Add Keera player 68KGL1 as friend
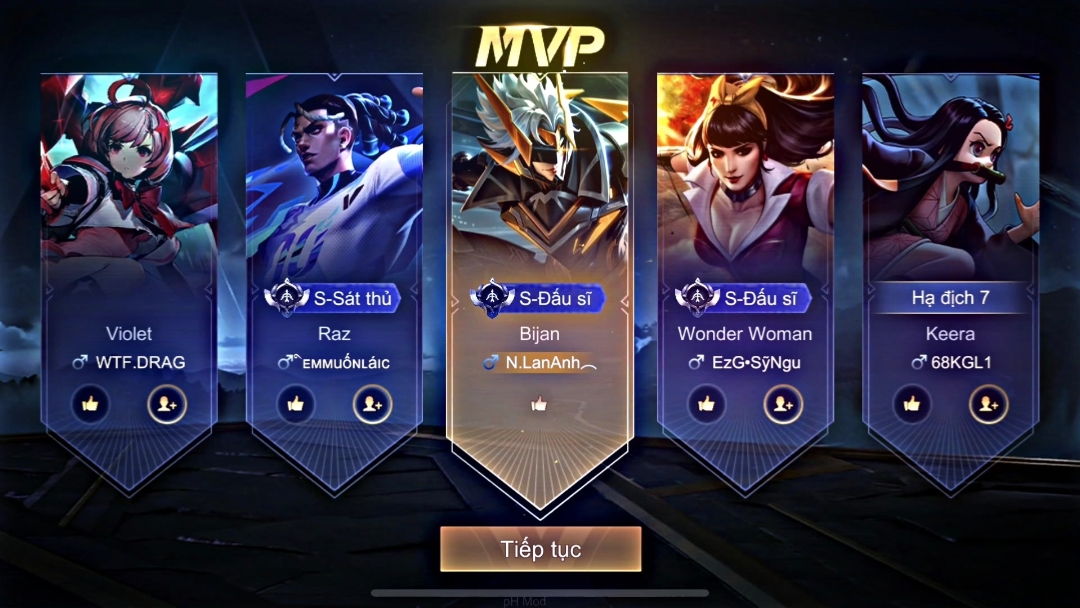Screen dimensions: 1080x608 tap(988, 404)
